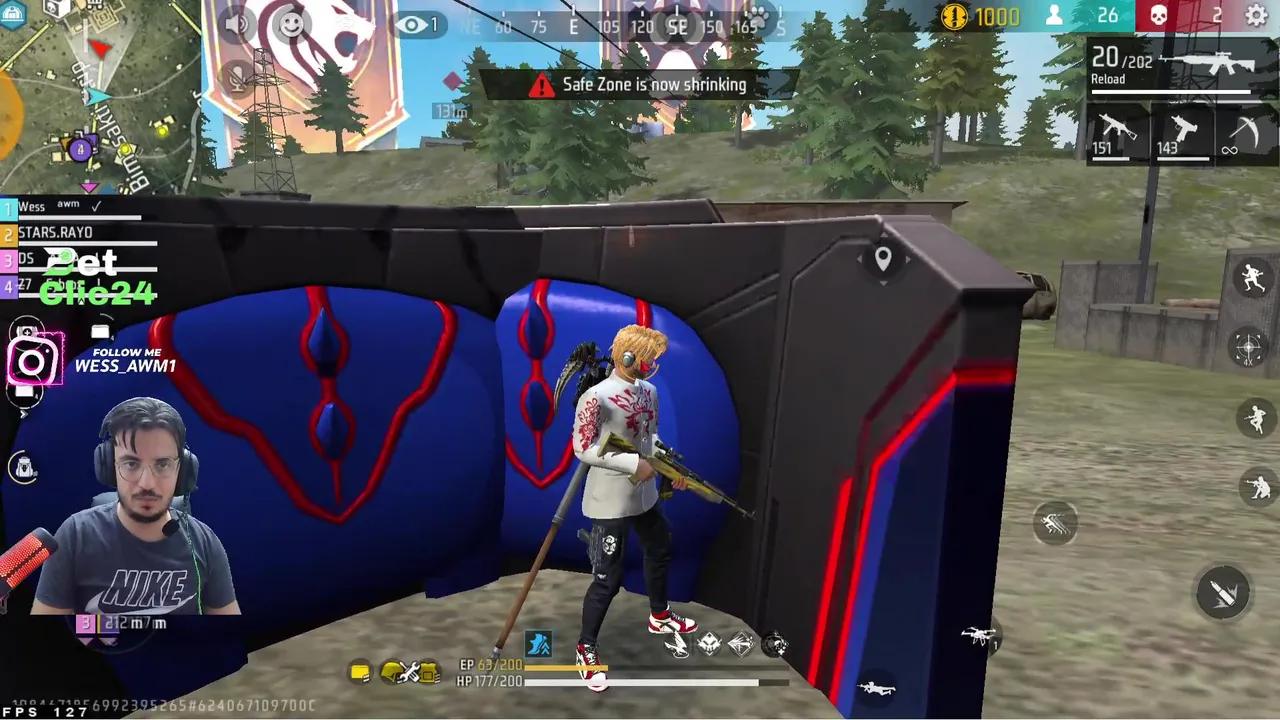This screenshot has width=1280, height=720.
Task: Open the Settings gear in the top-right corner
Action: click(1257, 16)
